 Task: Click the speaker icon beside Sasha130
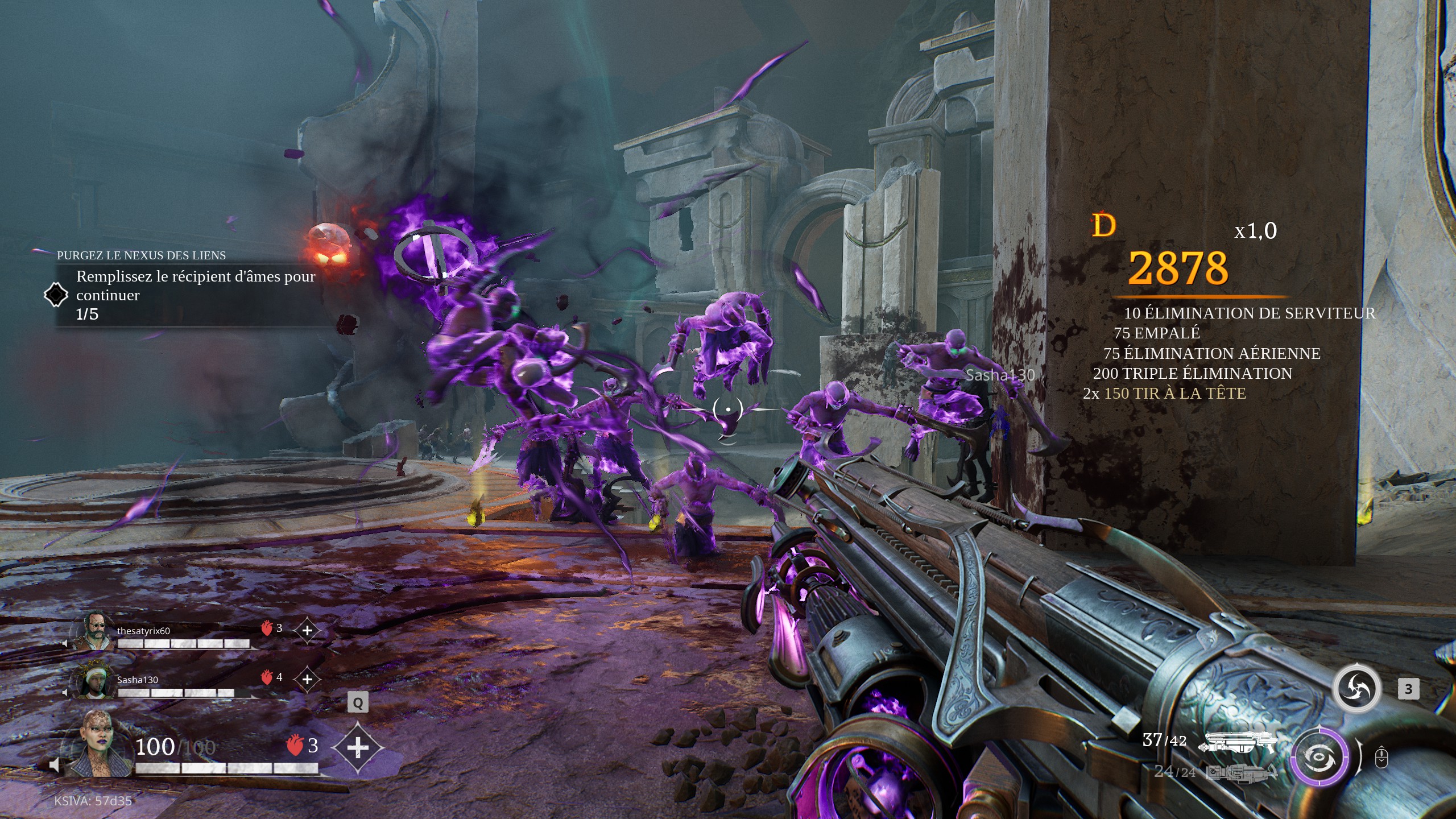point(65,692)
